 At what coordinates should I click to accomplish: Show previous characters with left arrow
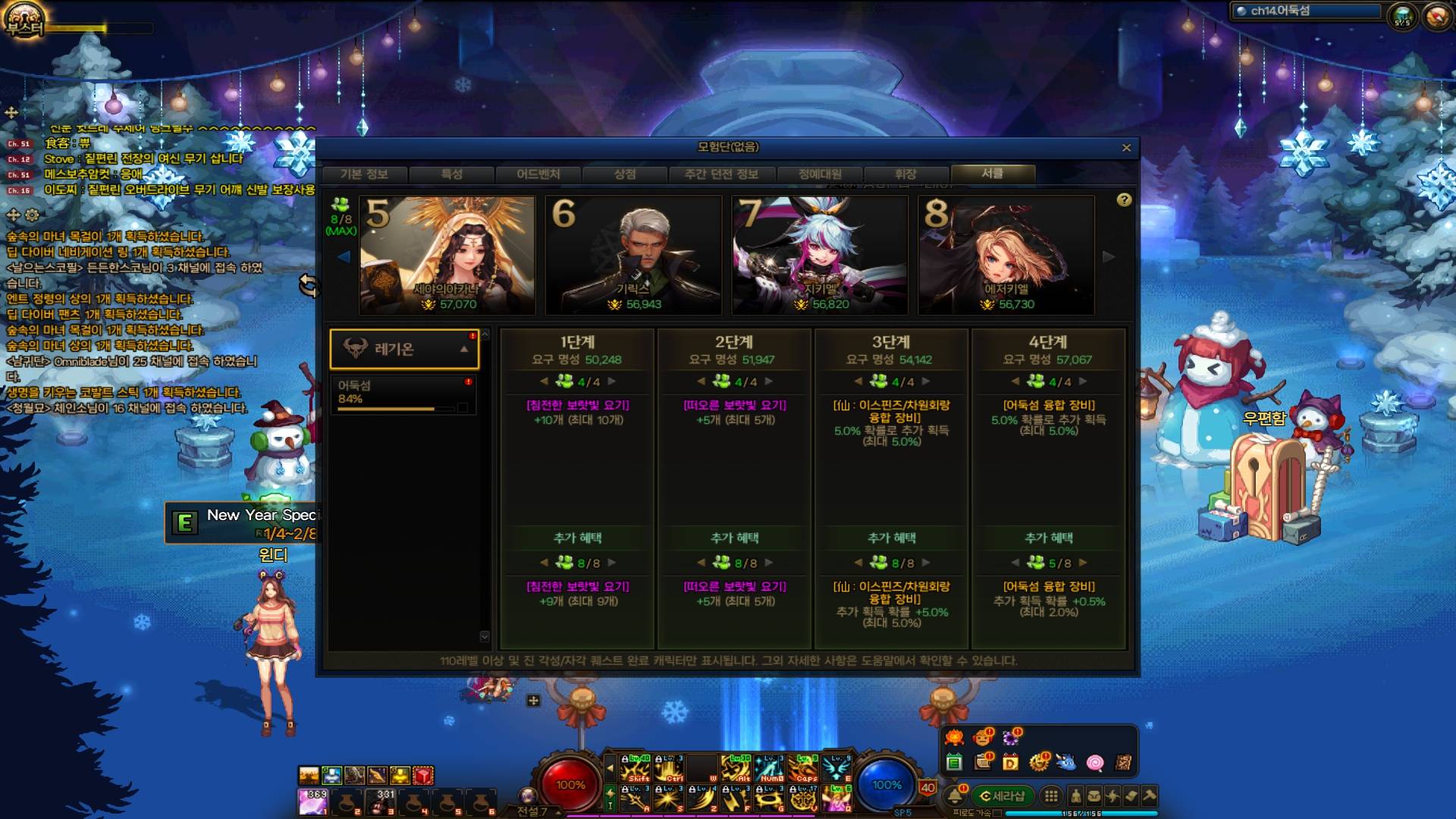344,256
